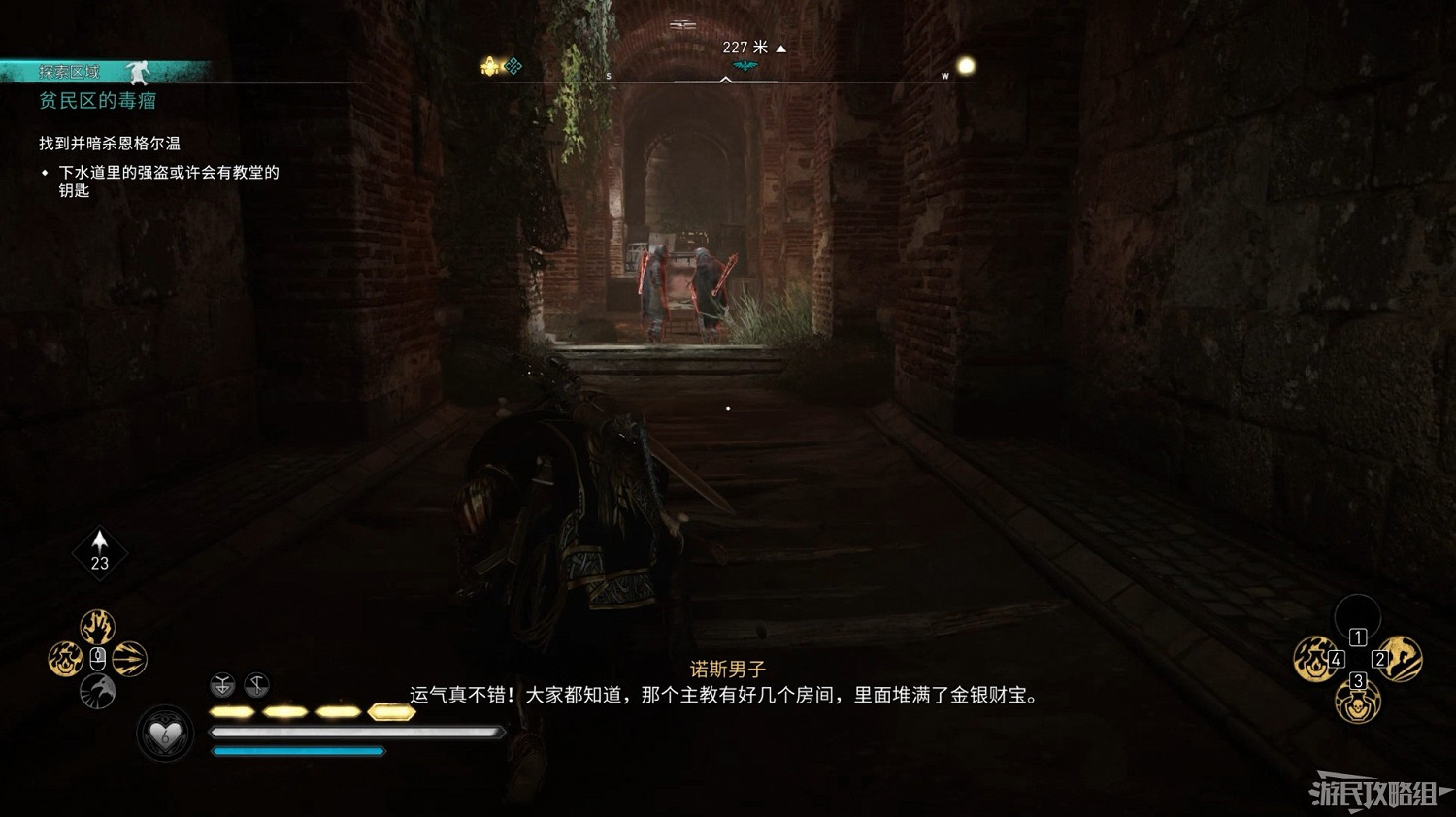Toggle the first rune buff indicator
The width and height of the screenshot is (1456, 817).
221,686
